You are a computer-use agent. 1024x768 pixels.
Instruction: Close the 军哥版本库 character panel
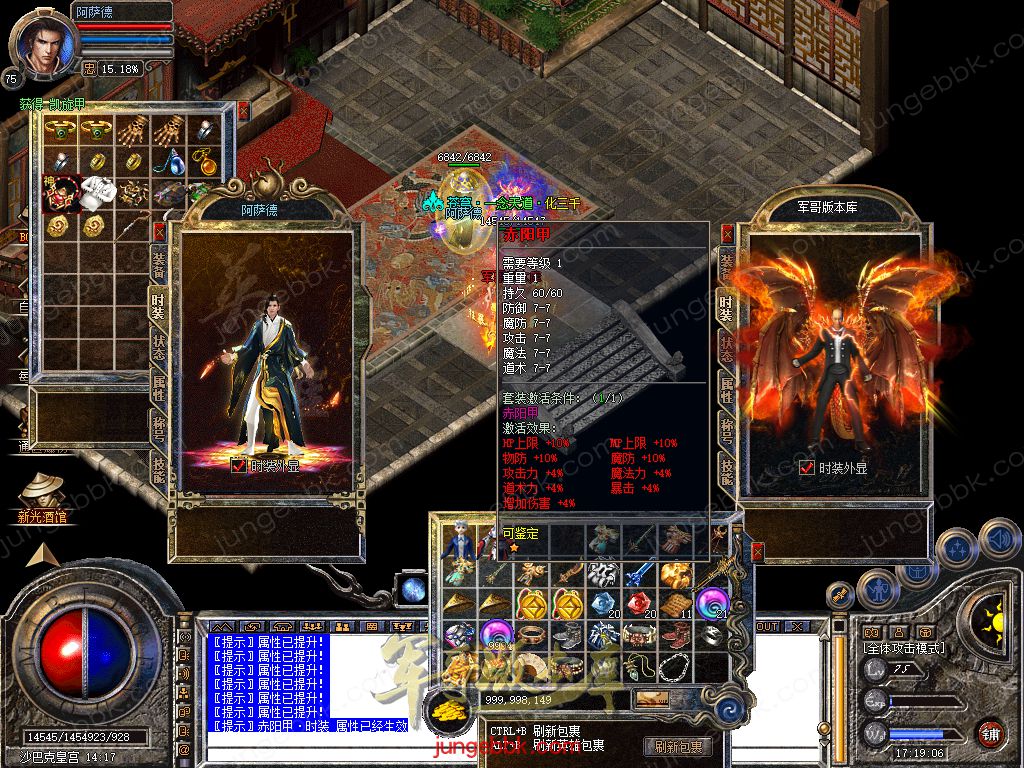727,233
